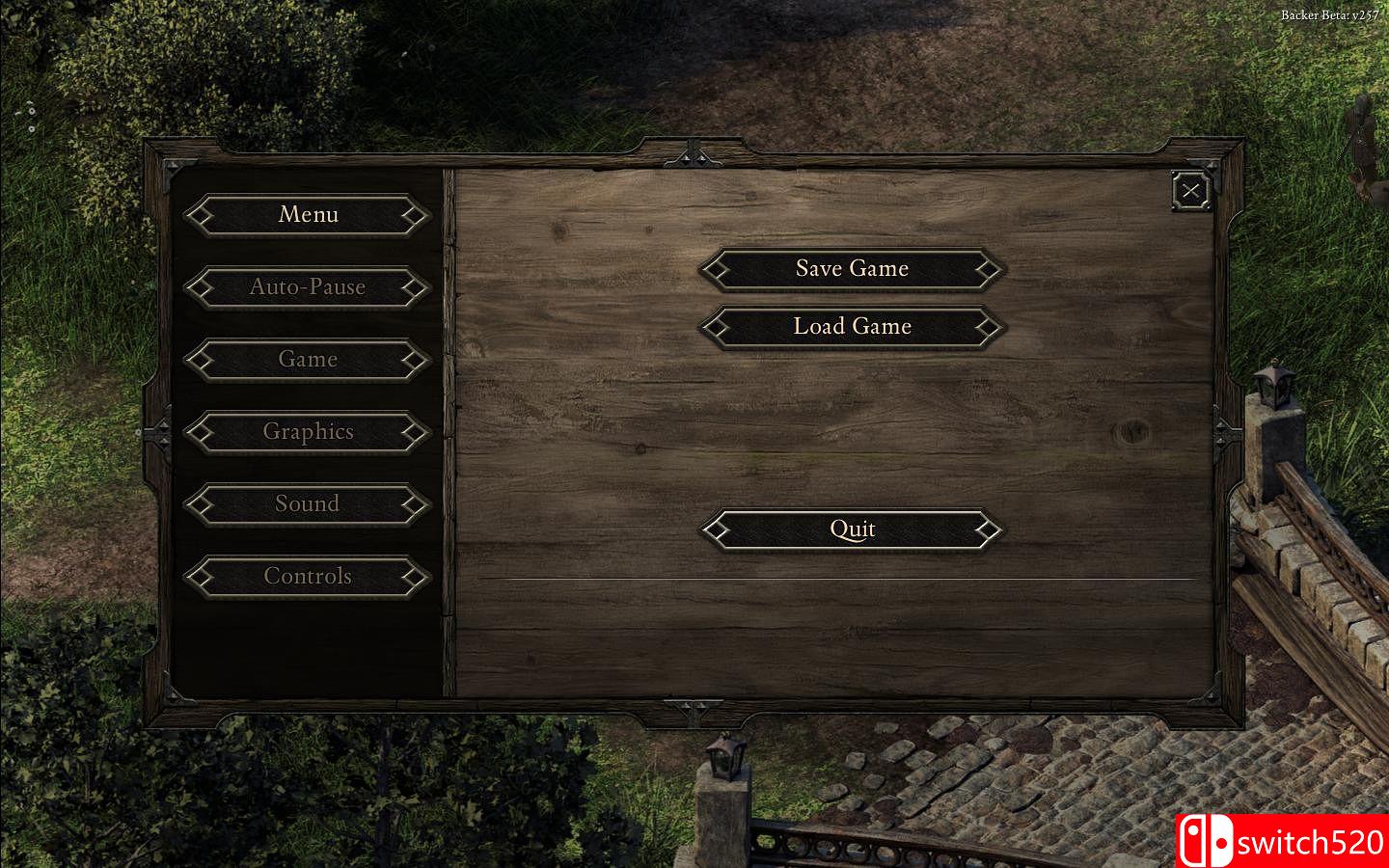This screenshot has height=868, width=1389.
Task: Click the diamond ornament left of Sound
Action: (x=200, y=503)
